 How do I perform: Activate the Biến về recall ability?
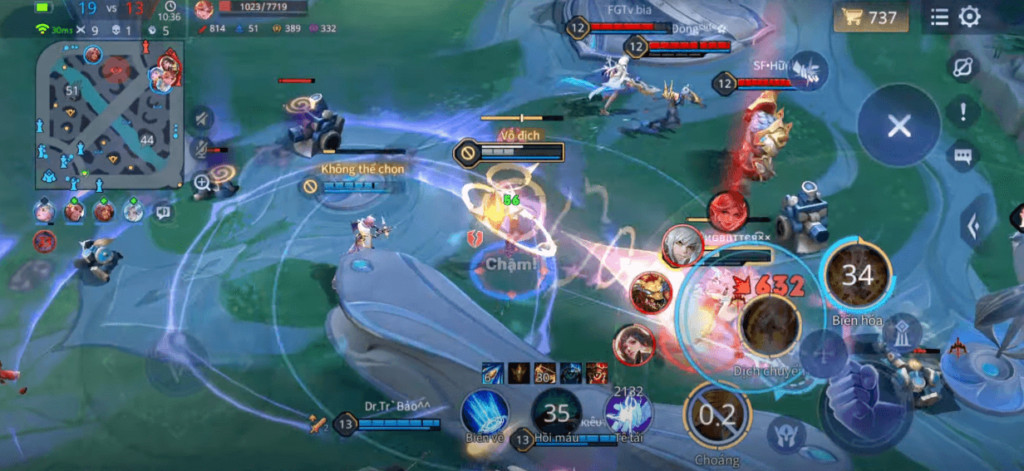(x=484, y=412)
